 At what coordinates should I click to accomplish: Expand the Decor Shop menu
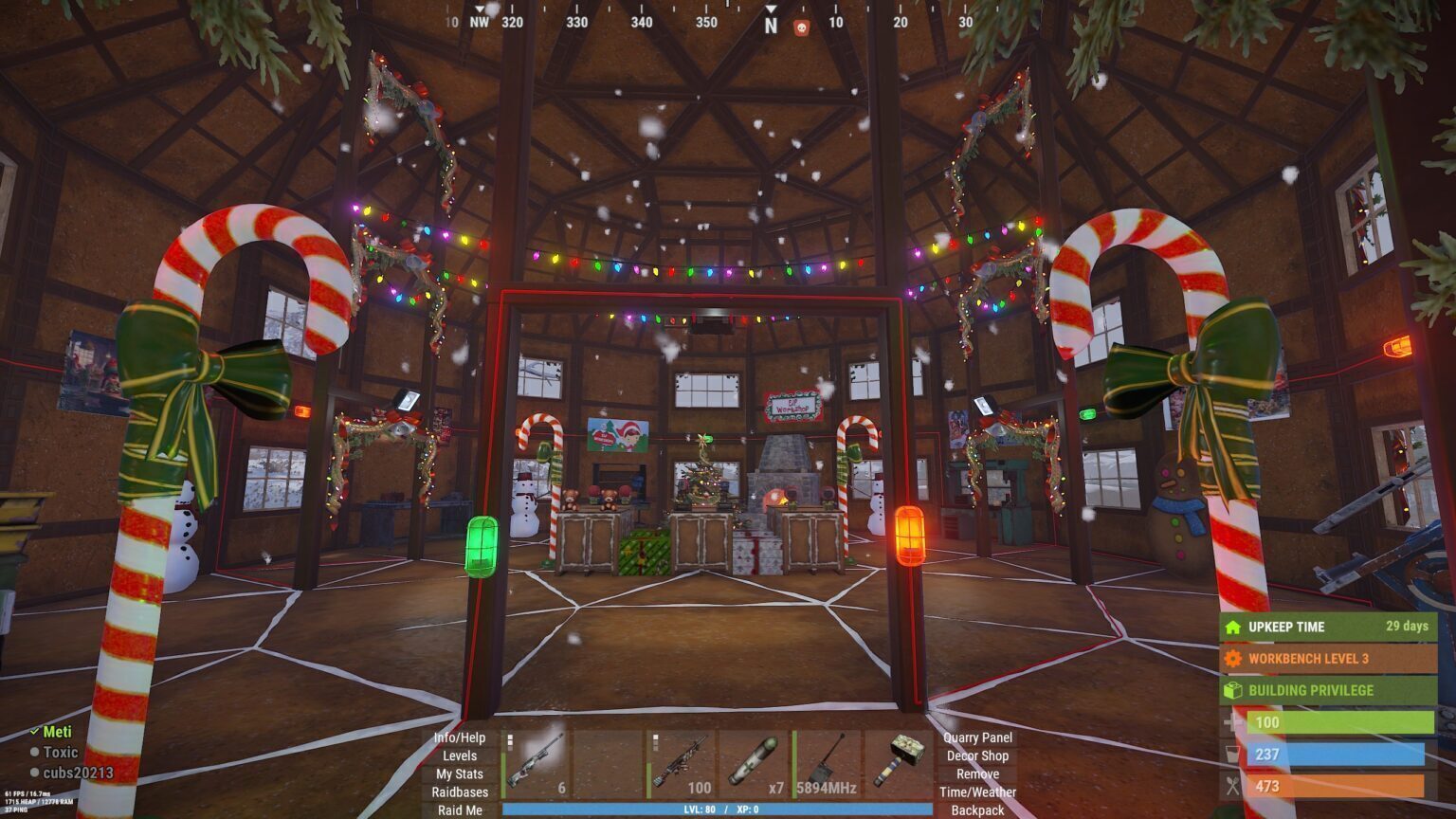pos(978,755)
